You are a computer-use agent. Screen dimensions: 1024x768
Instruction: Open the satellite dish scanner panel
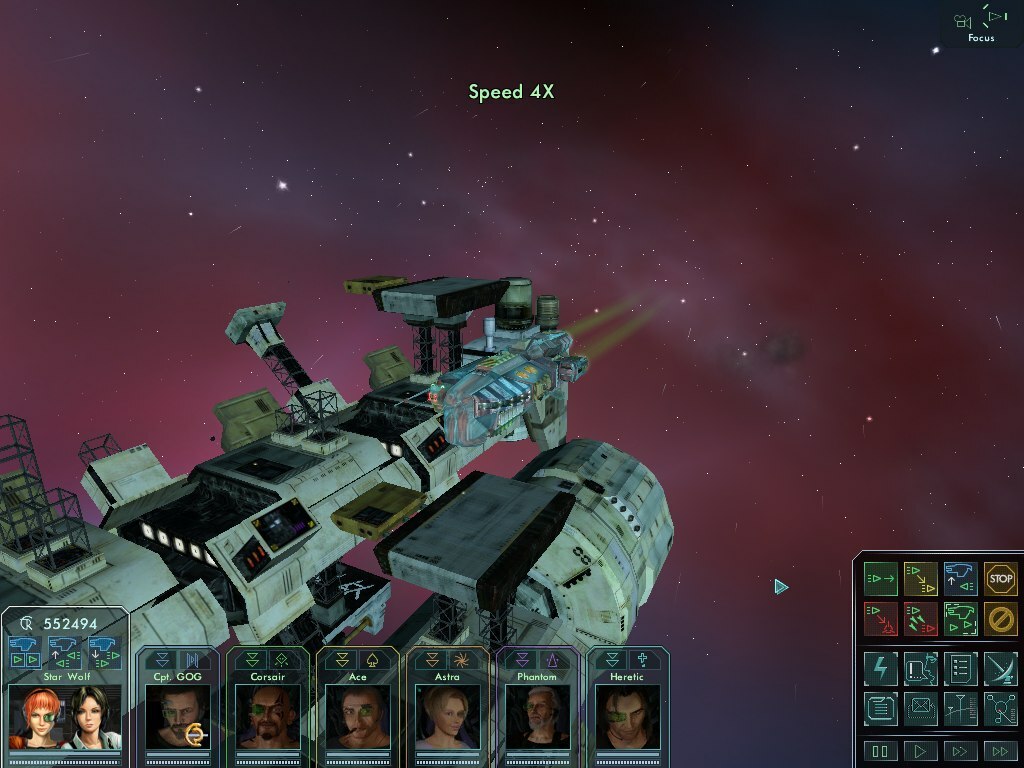pyautogui.click(x=1000, y=668)
